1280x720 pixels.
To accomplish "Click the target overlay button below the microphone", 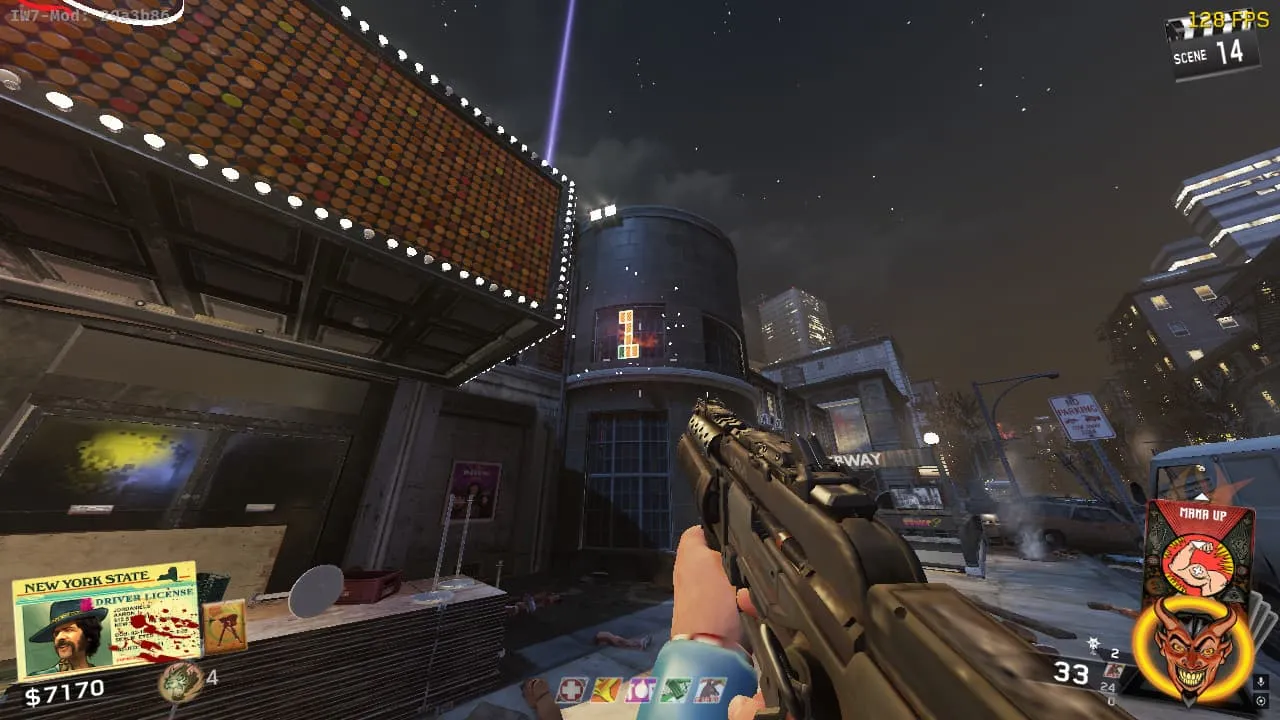I will click(1262, 701).
